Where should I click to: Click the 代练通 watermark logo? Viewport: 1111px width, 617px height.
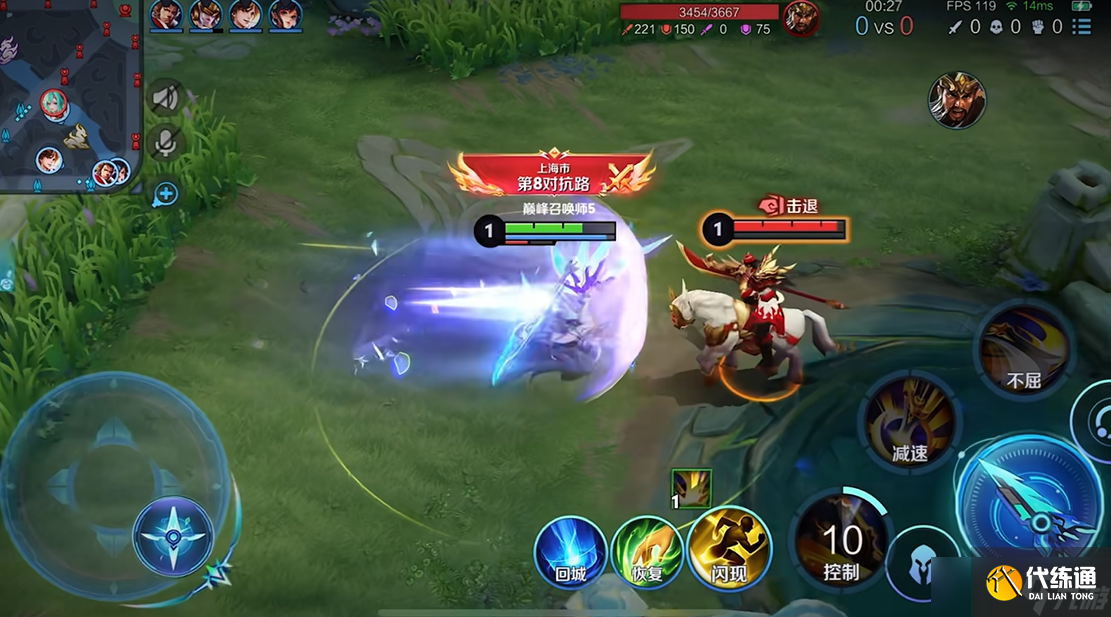pyautogui.click(x=1040, y=583)
